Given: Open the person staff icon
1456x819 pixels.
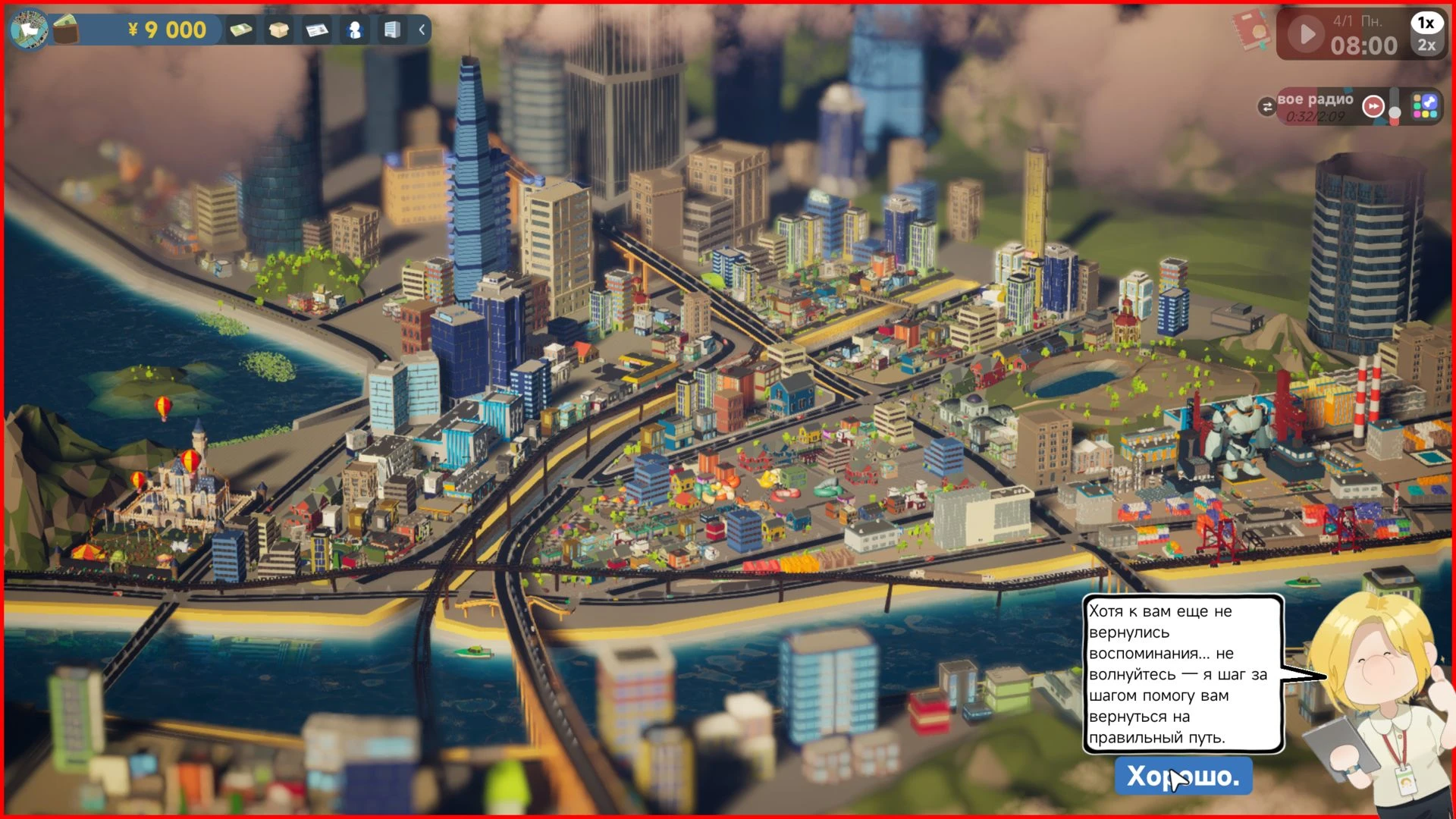Looking at the screenshot, I should 355,30.
